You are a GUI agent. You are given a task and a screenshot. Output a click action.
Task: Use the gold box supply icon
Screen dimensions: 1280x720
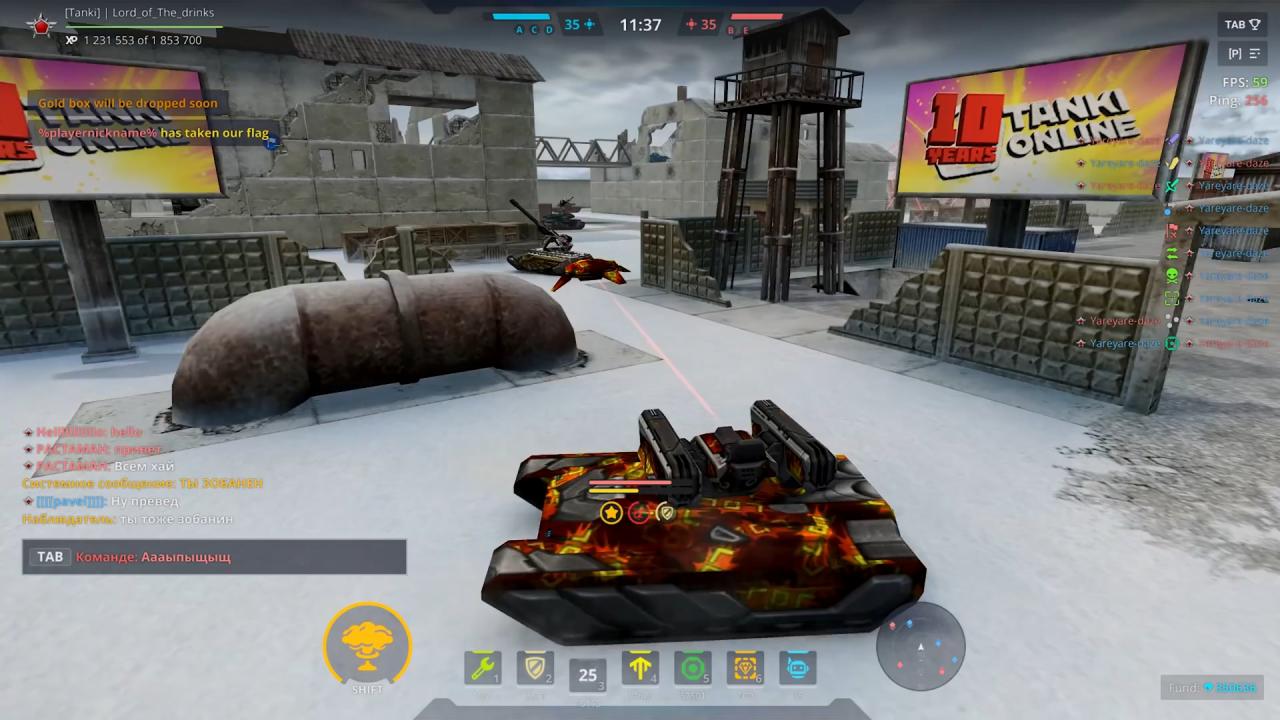(745, 668)
